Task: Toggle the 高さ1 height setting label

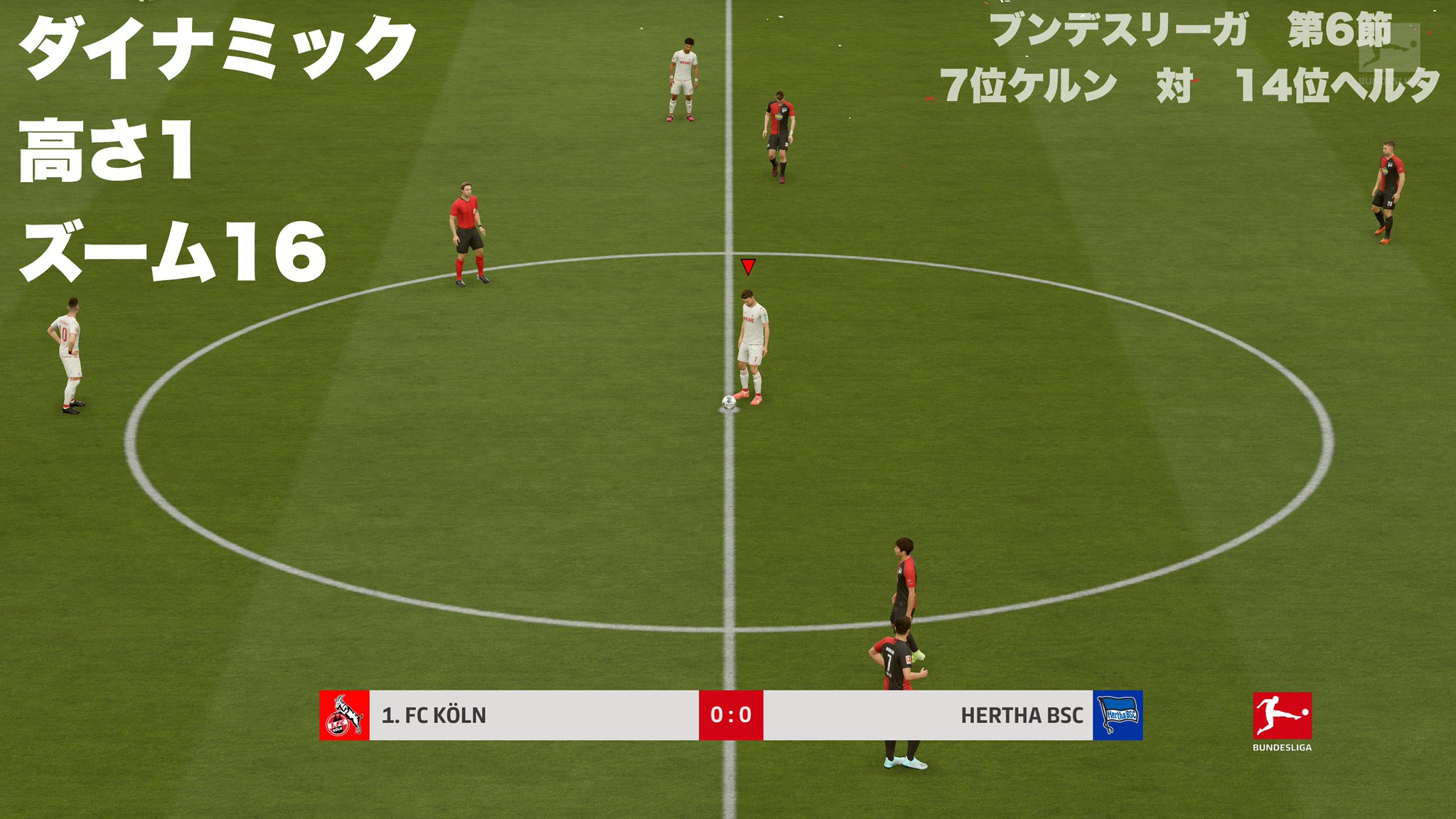Action: [x=107, y=149]
